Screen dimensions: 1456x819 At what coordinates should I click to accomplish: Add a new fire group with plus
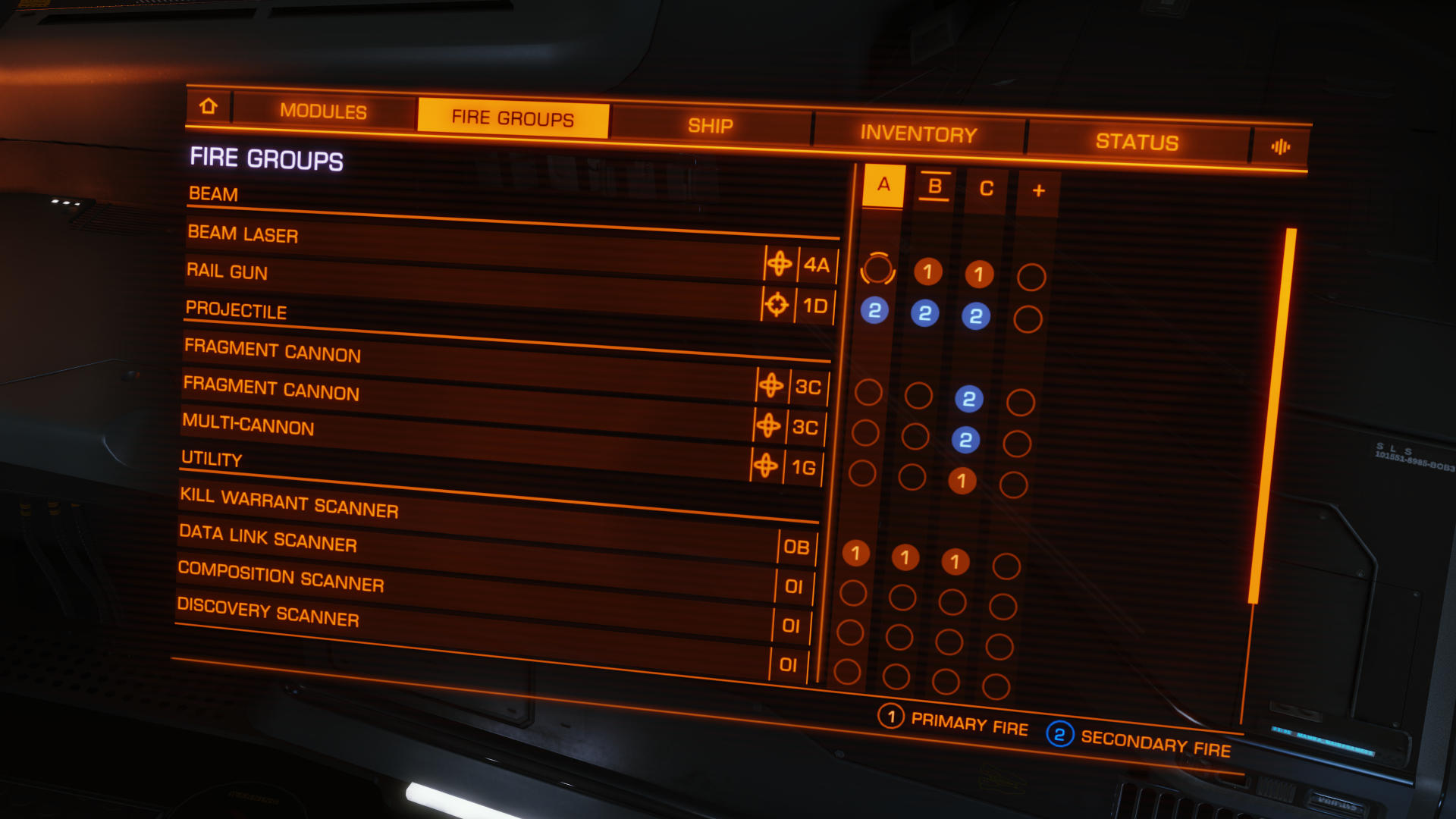[x=1038, y=191]
